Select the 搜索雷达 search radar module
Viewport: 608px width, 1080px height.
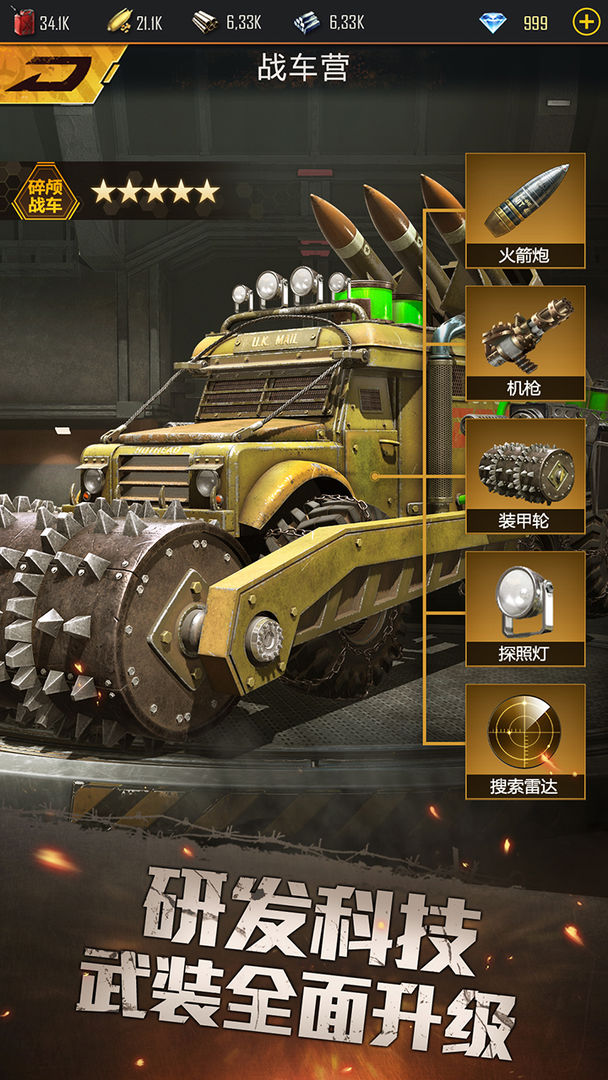point(525,742)
